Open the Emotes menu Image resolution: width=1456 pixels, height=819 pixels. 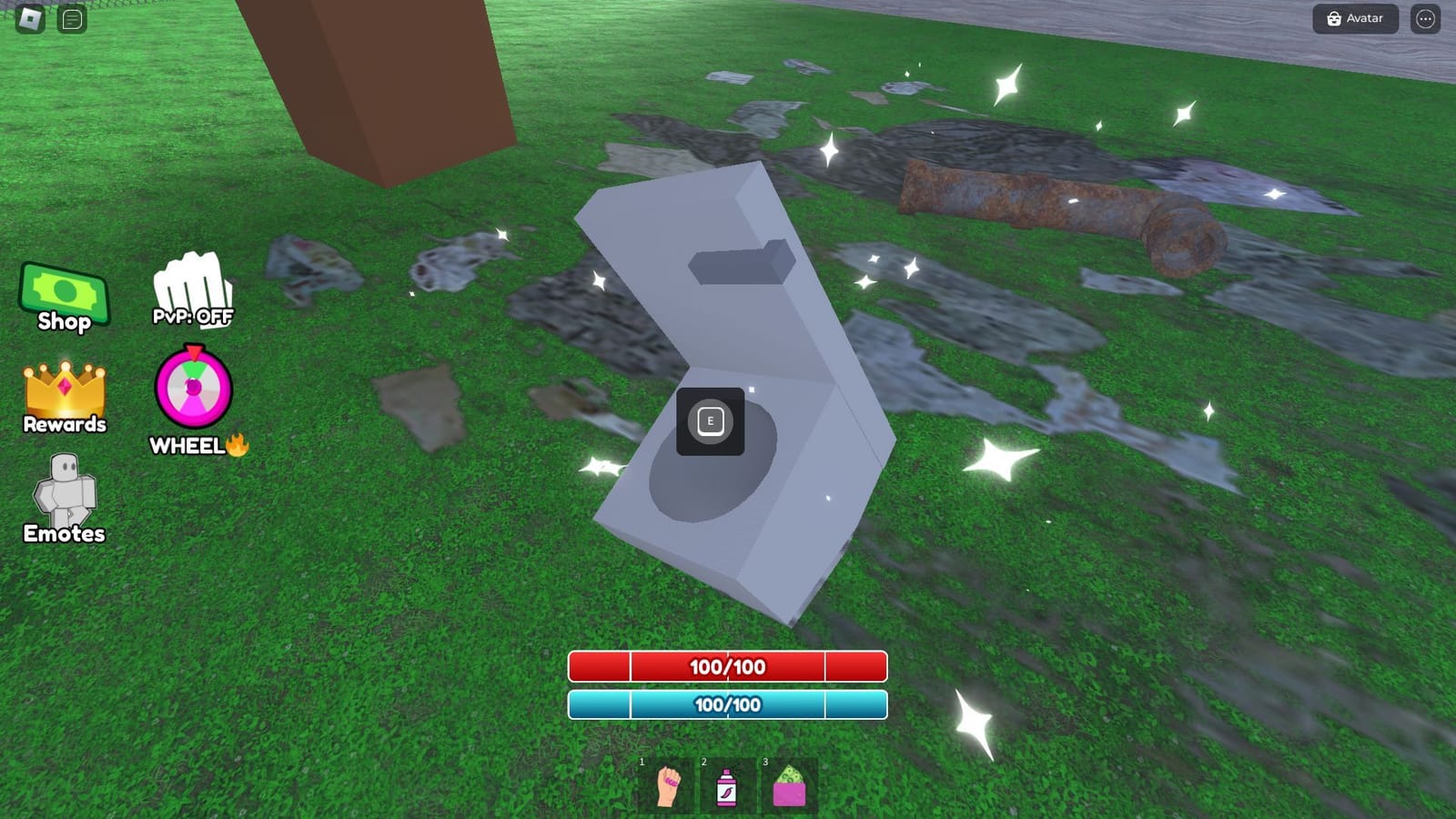click(x=64, y=496)
